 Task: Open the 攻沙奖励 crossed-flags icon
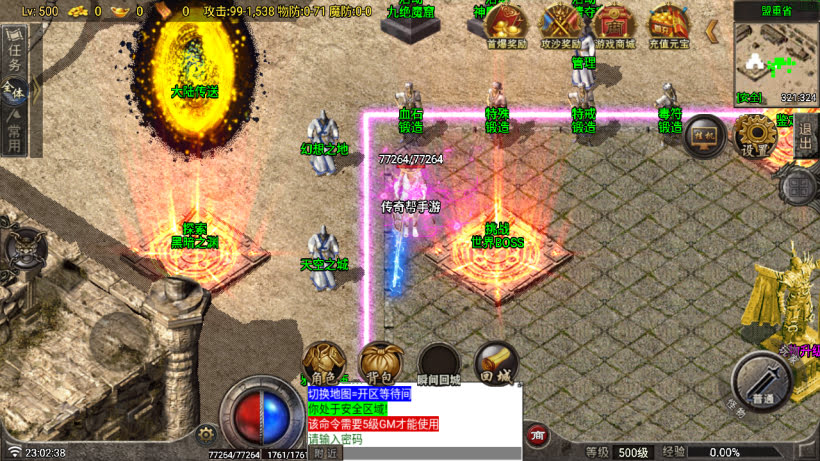coord(562,25)
